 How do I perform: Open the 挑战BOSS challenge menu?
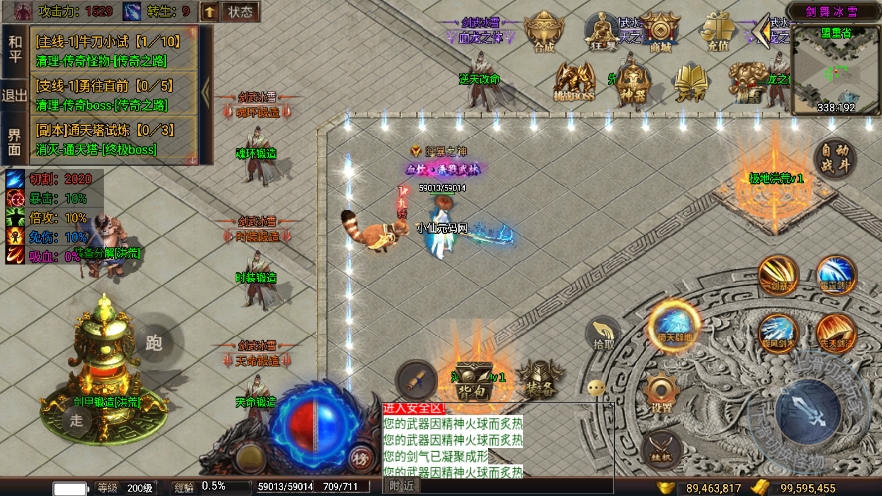coord(574,82)
